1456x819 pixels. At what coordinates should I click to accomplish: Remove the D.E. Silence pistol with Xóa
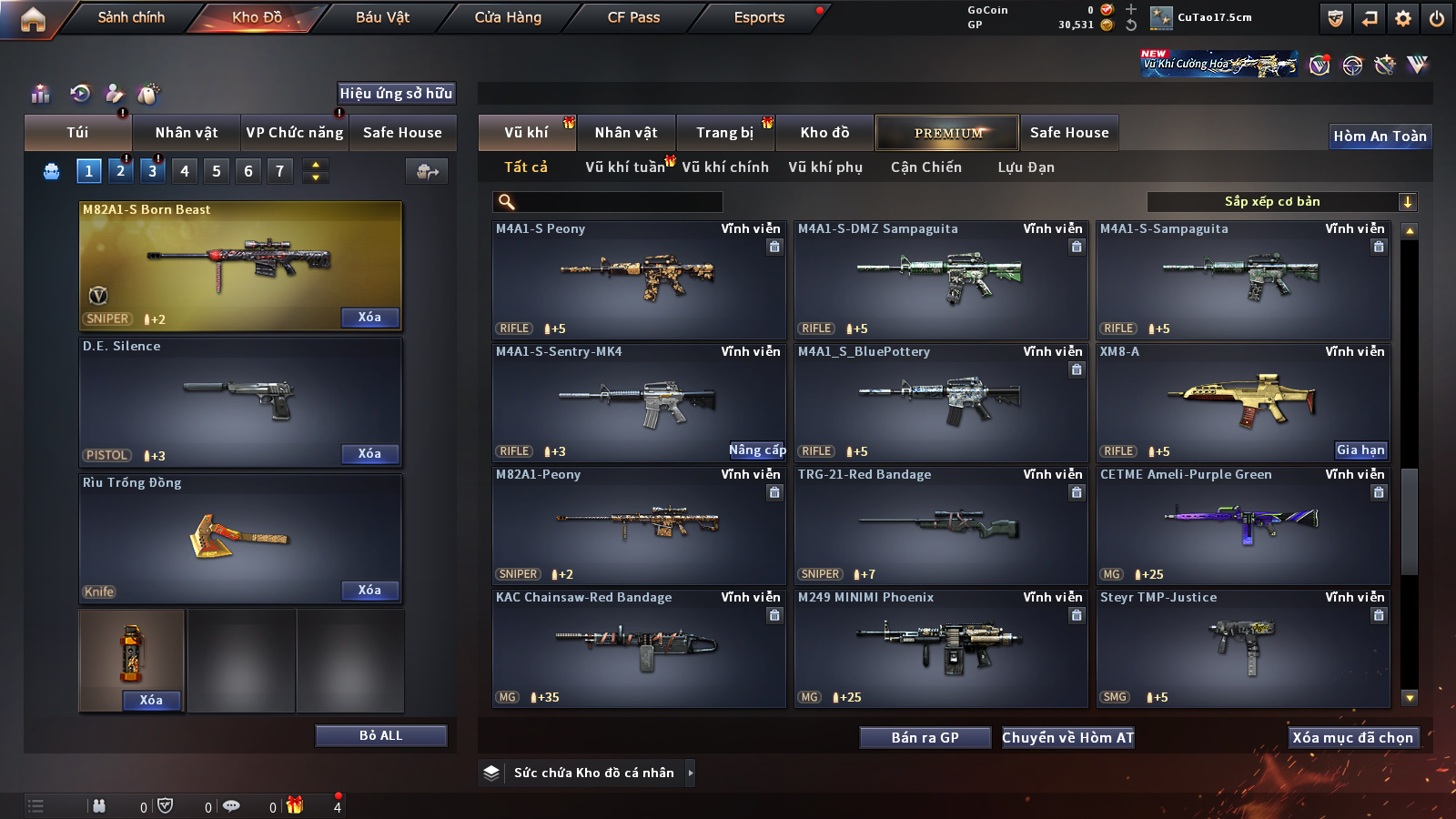pos(369,454)
